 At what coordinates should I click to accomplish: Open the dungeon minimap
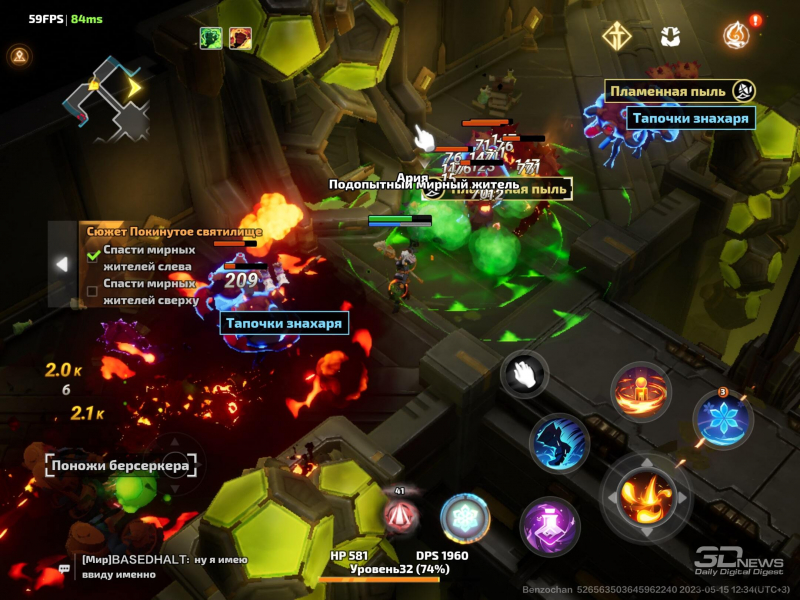pos(107,97)
